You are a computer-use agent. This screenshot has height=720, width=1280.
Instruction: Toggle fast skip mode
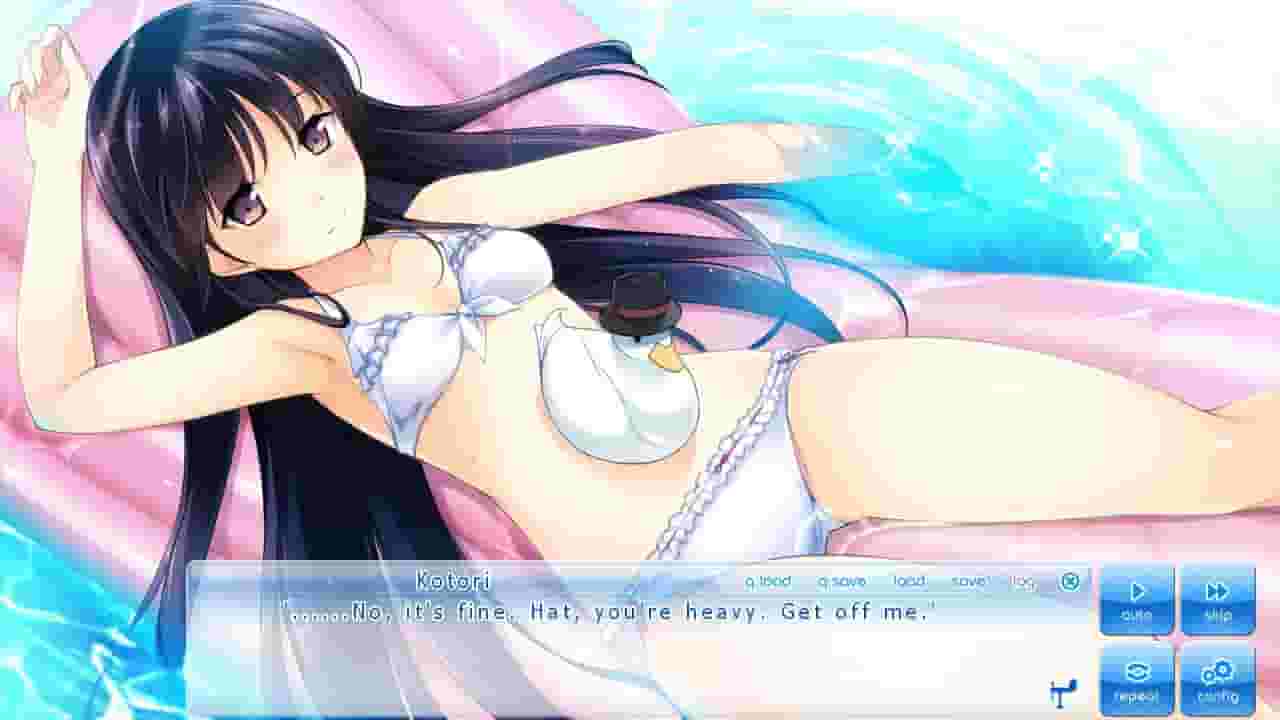pos(1216,596)
